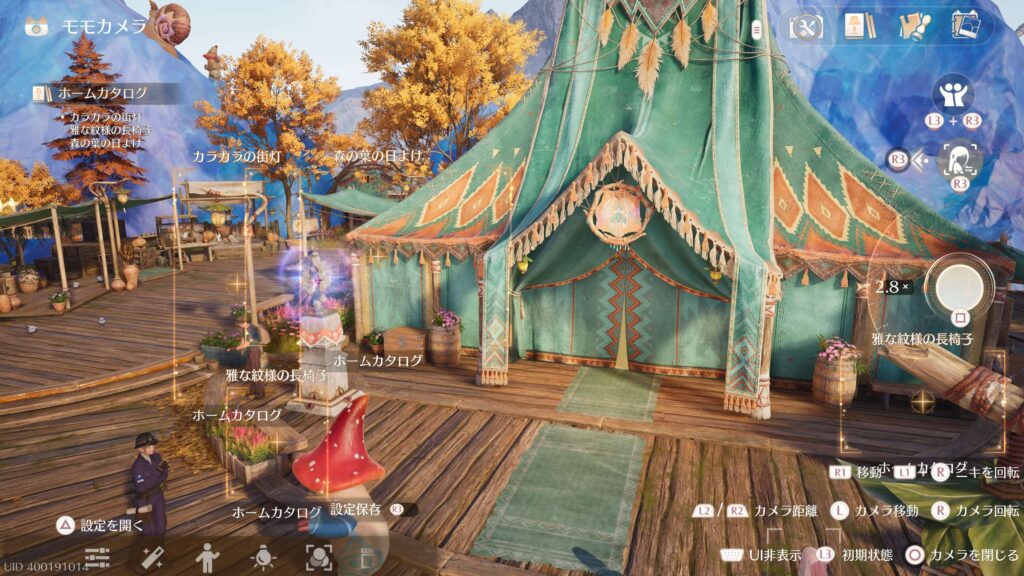Open the camera tools wrench icon
This screenshot has height=576, width=1024.
coord(806,25)
